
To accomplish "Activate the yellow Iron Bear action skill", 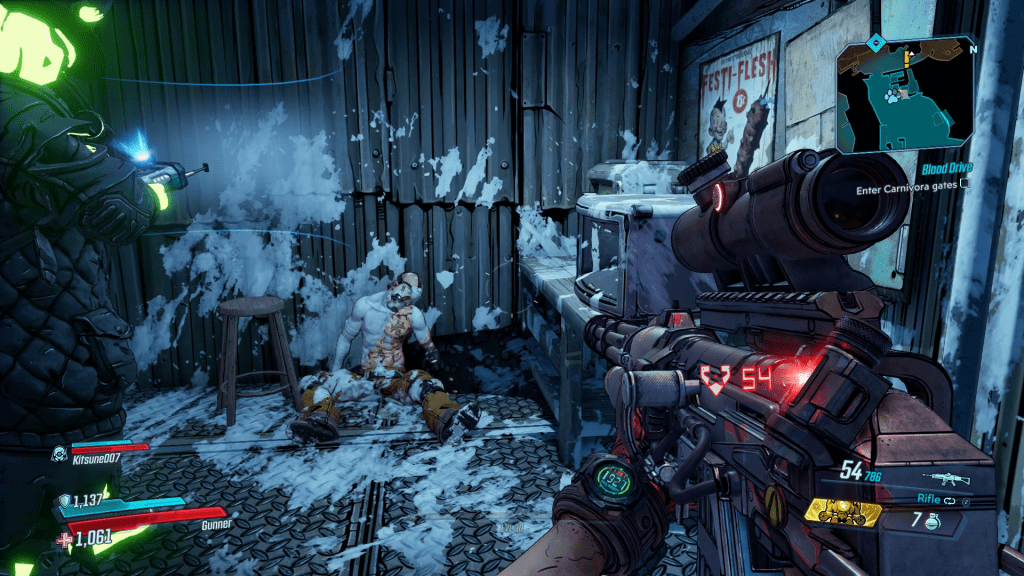I will pos(843,512).
